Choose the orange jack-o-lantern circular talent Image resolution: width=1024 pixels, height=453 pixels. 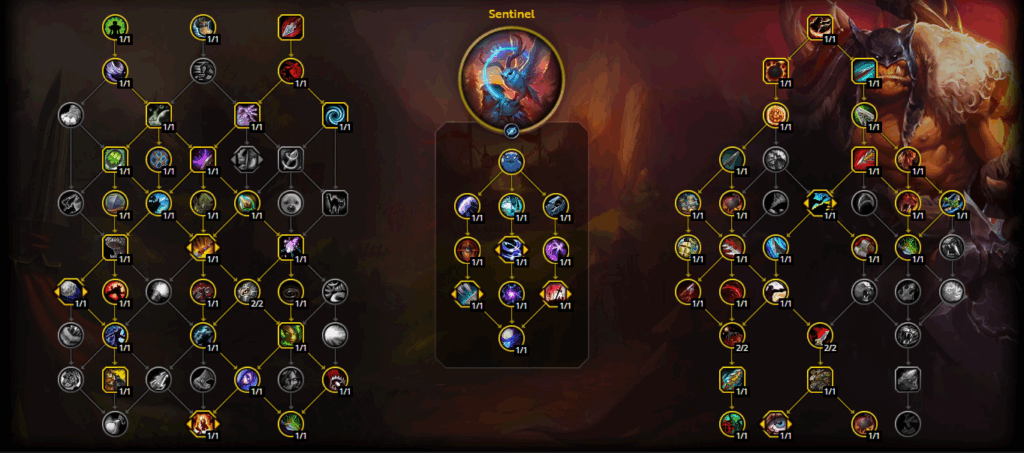777,115
